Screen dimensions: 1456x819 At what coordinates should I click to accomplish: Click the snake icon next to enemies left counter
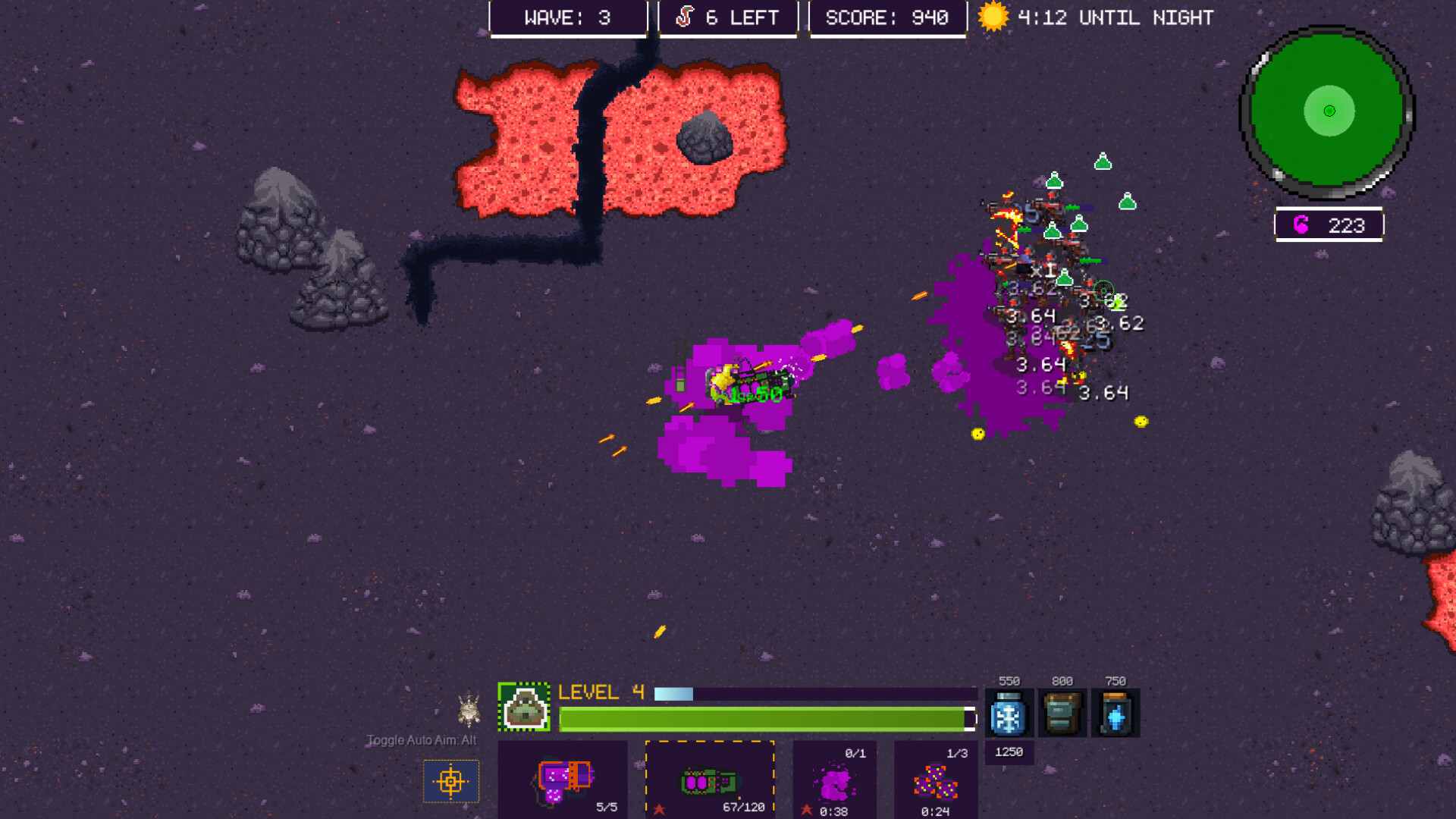point(685,17)
